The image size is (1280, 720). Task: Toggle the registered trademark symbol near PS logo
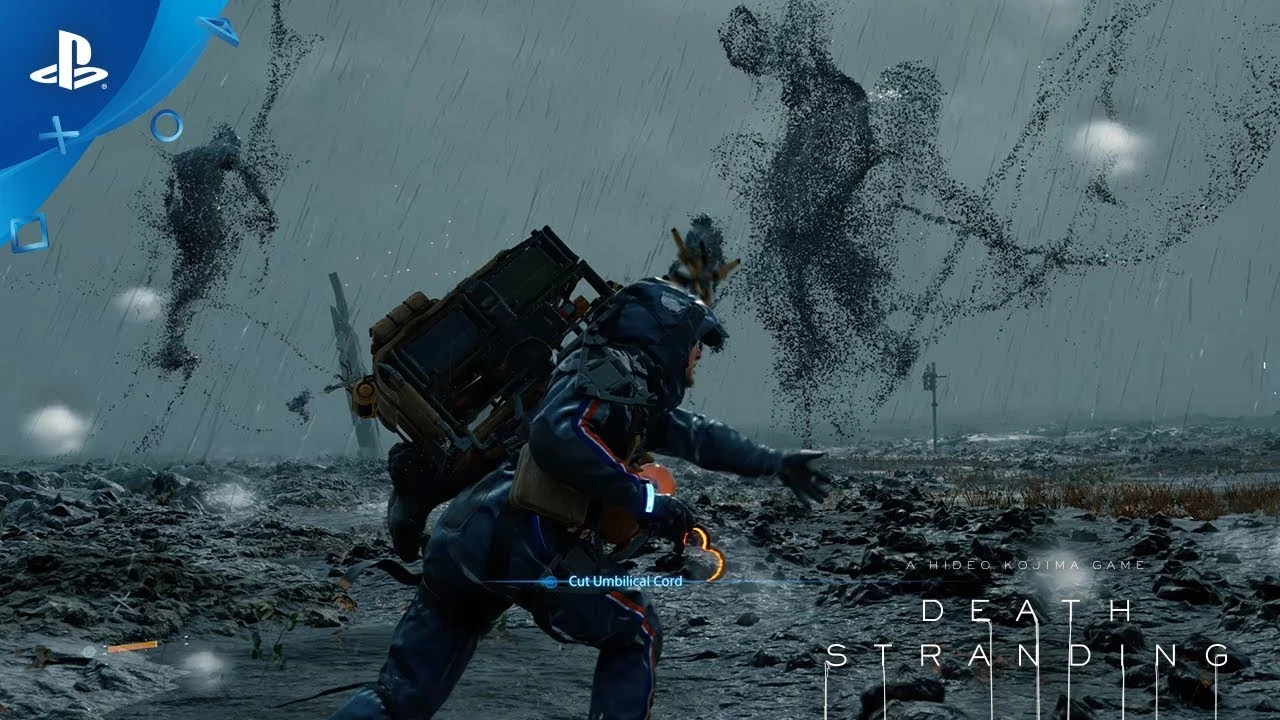point(105,88)
